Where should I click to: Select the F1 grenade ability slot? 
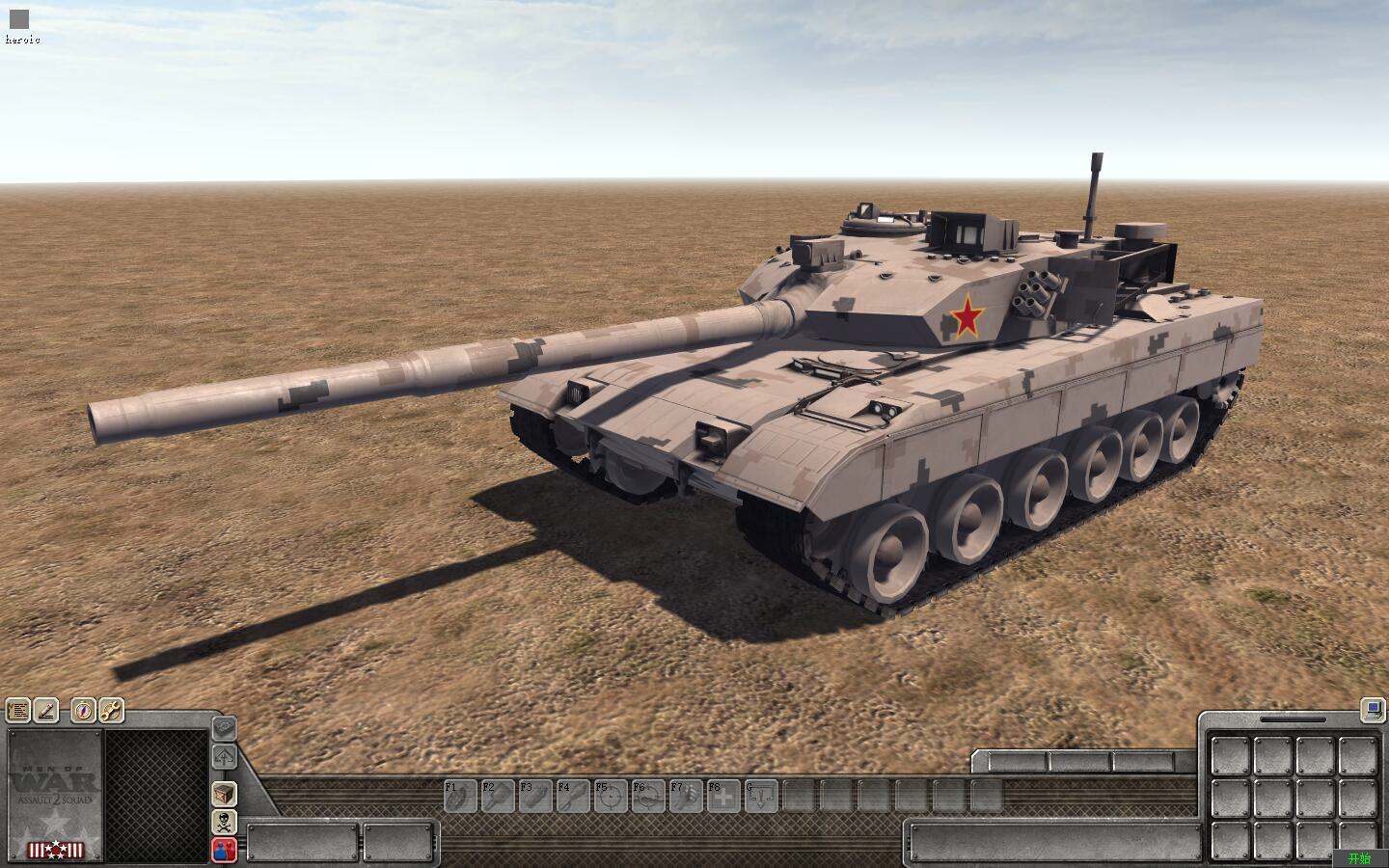click(460, 797)
